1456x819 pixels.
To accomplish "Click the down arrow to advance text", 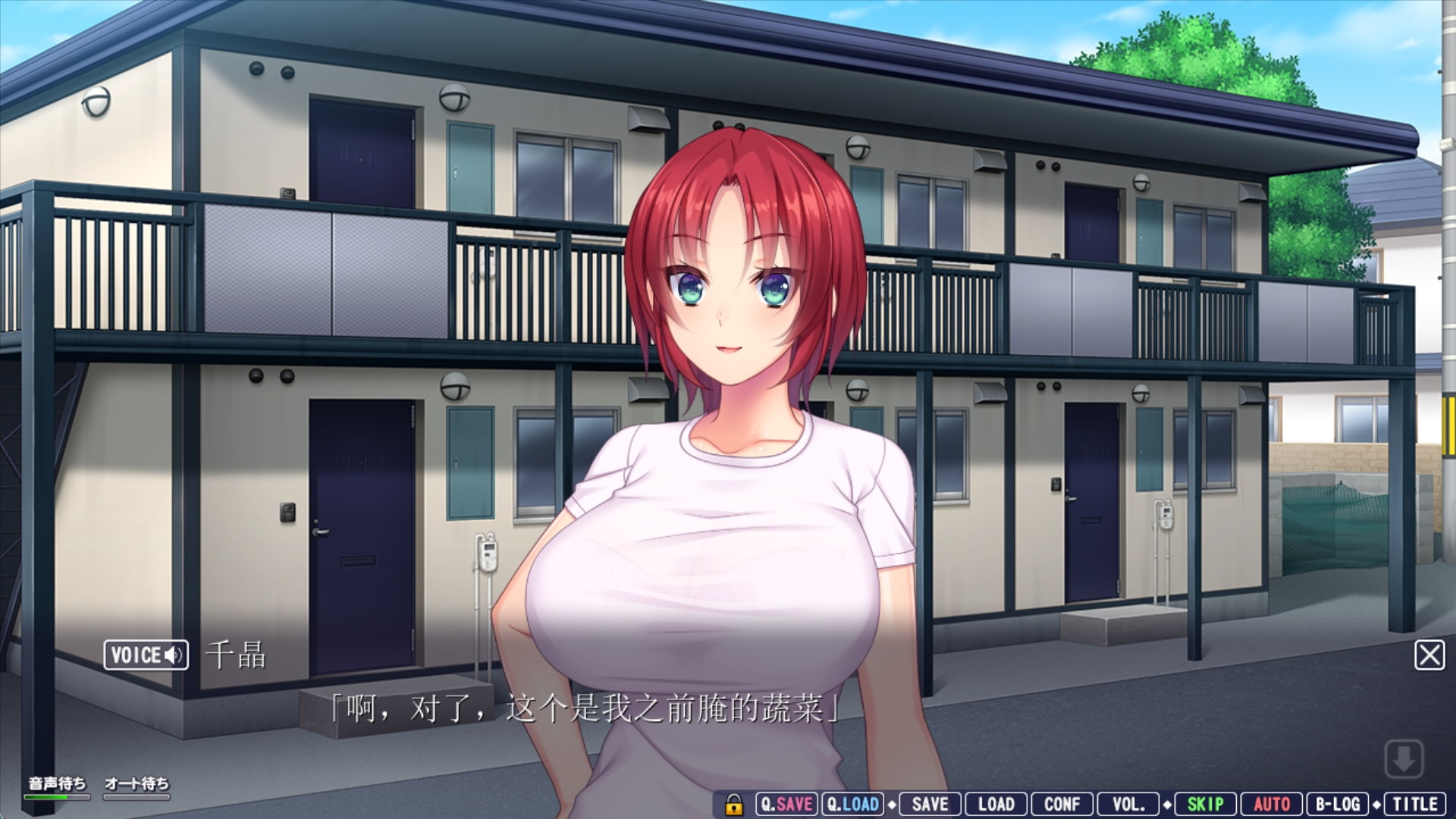I will [x=1403, y=758].
